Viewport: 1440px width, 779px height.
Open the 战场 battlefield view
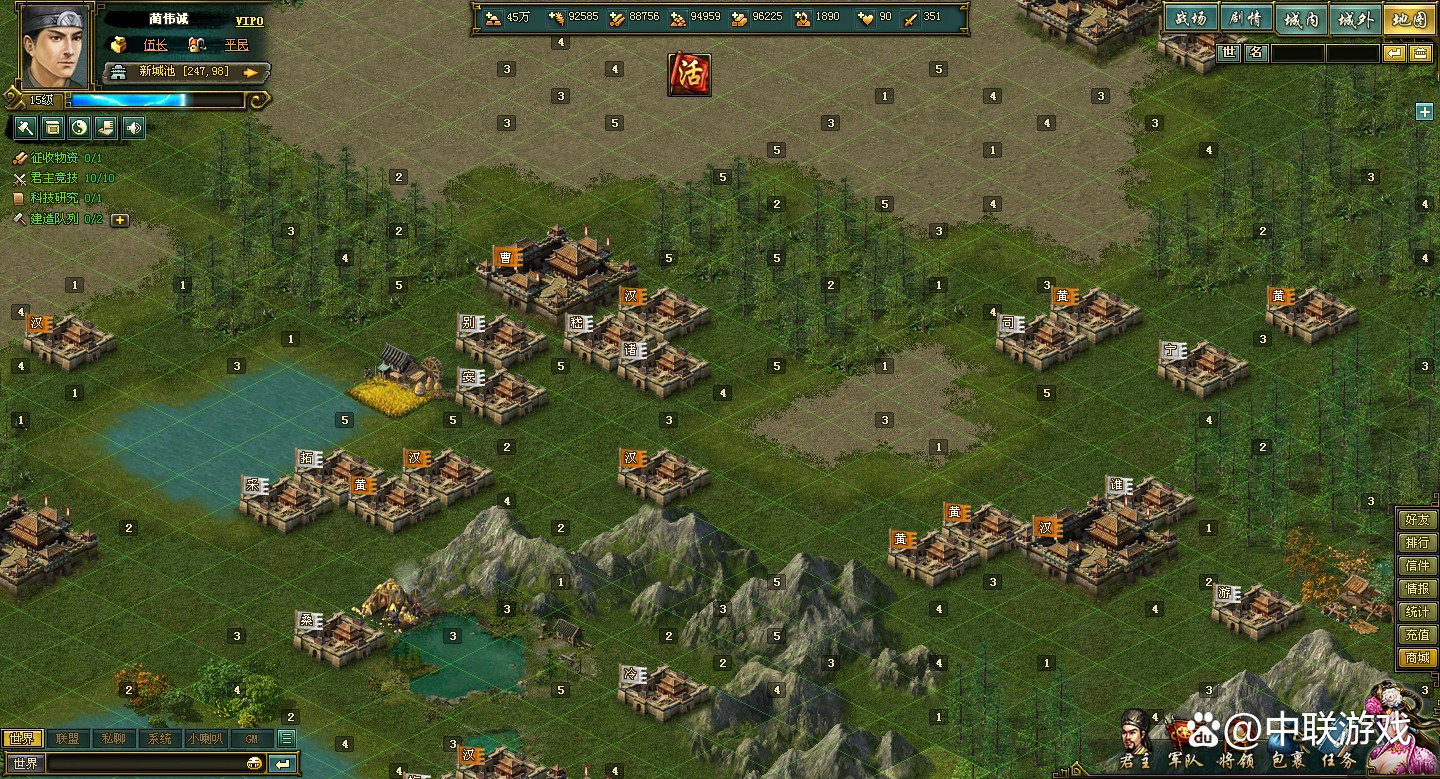tap(1190, 19)
